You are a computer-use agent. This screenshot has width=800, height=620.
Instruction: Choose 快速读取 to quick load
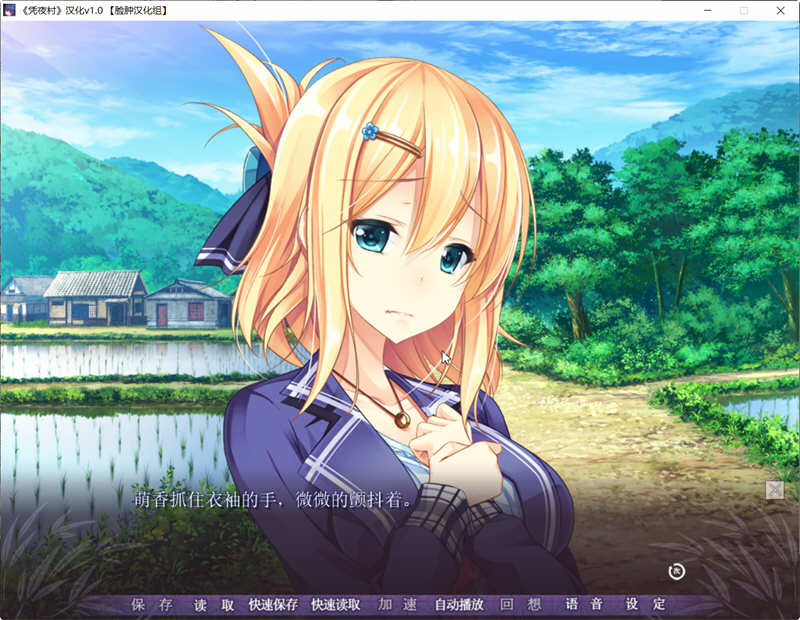tap(336, 605)
